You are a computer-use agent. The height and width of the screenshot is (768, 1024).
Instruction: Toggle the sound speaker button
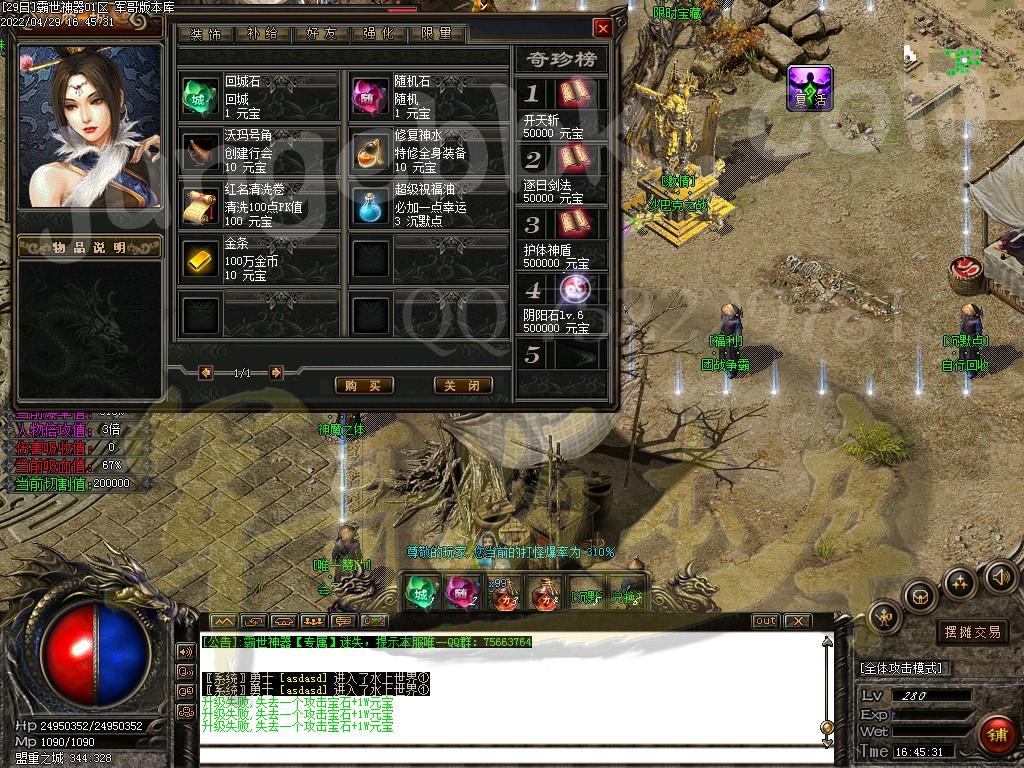click(1000, 576)
